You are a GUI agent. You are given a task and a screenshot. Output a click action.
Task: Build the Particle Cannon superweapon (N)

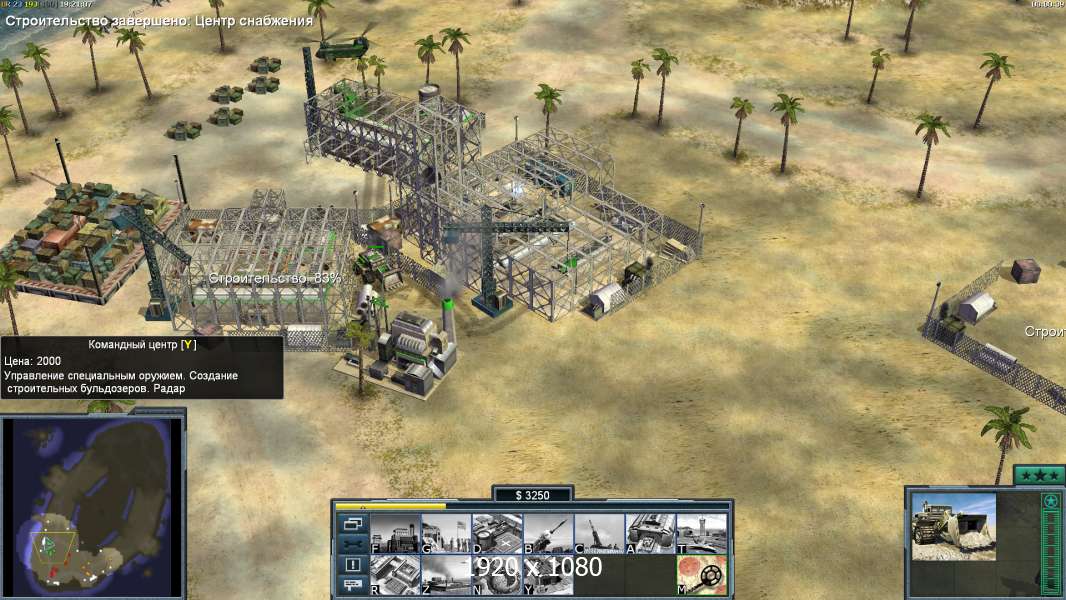point(497,574)
